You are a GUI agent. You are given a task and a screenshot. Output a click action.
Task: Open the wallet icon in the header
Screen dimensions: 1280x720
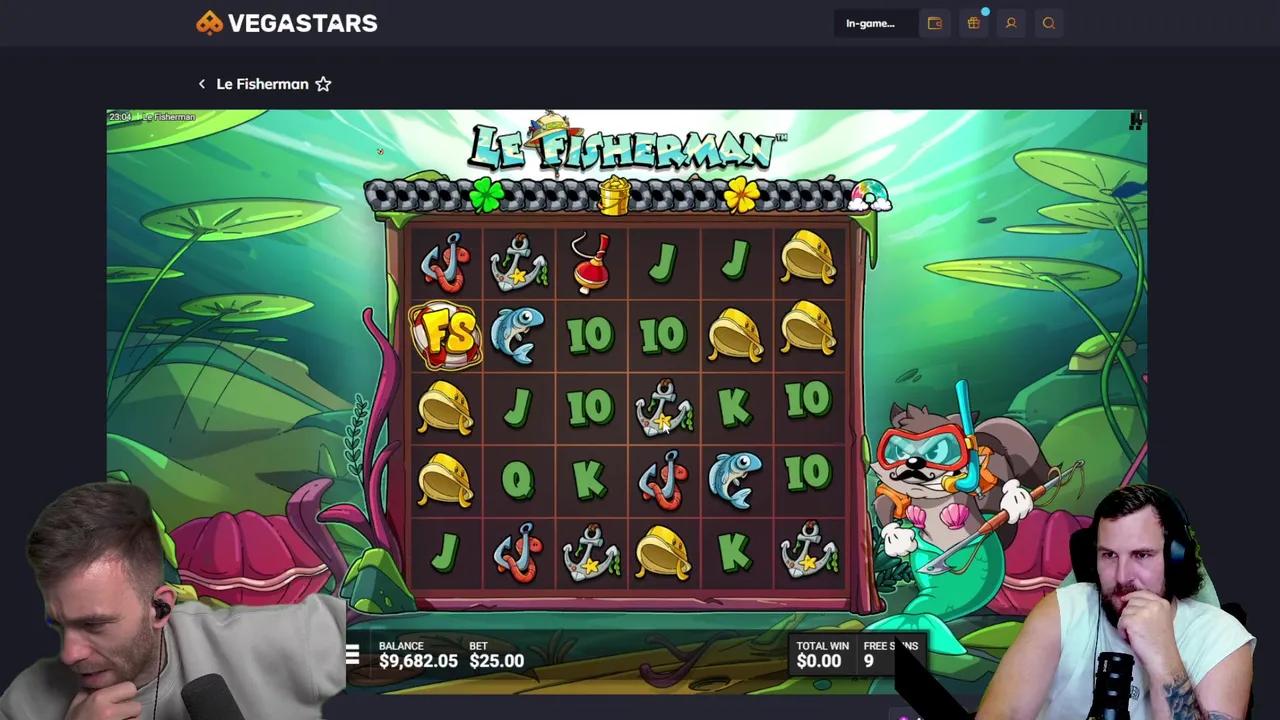point(935,23)
